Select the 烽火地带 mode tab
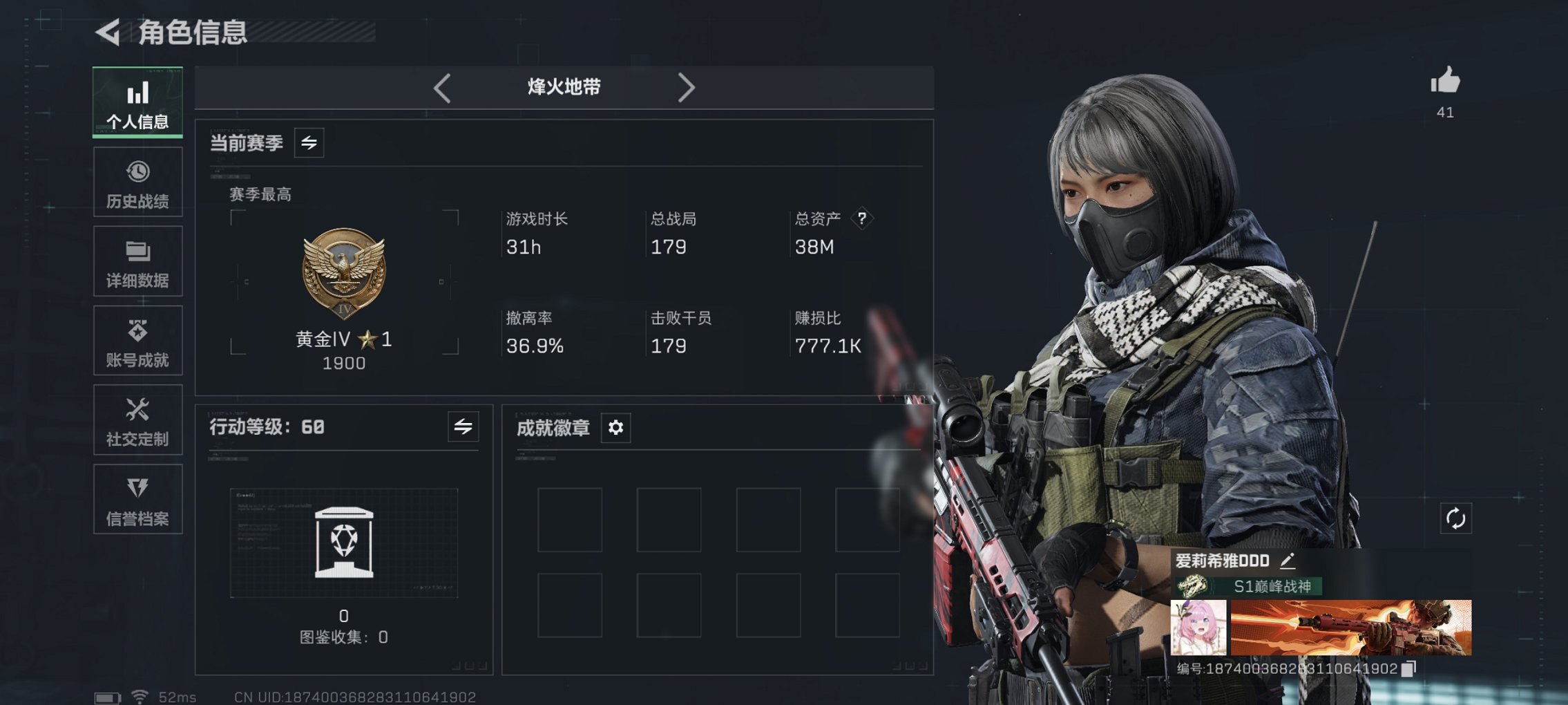 [564, 87]
